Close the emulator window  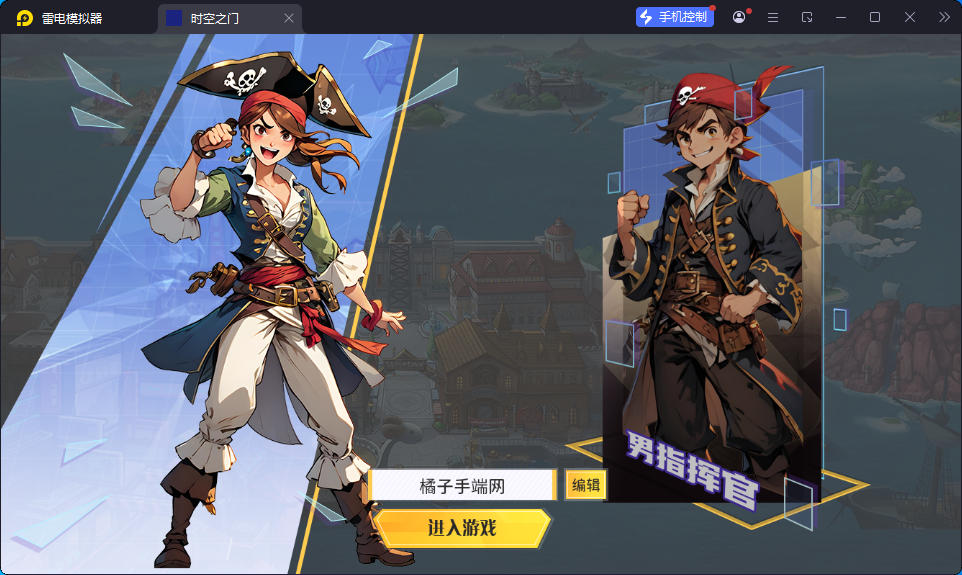point(910,17)
